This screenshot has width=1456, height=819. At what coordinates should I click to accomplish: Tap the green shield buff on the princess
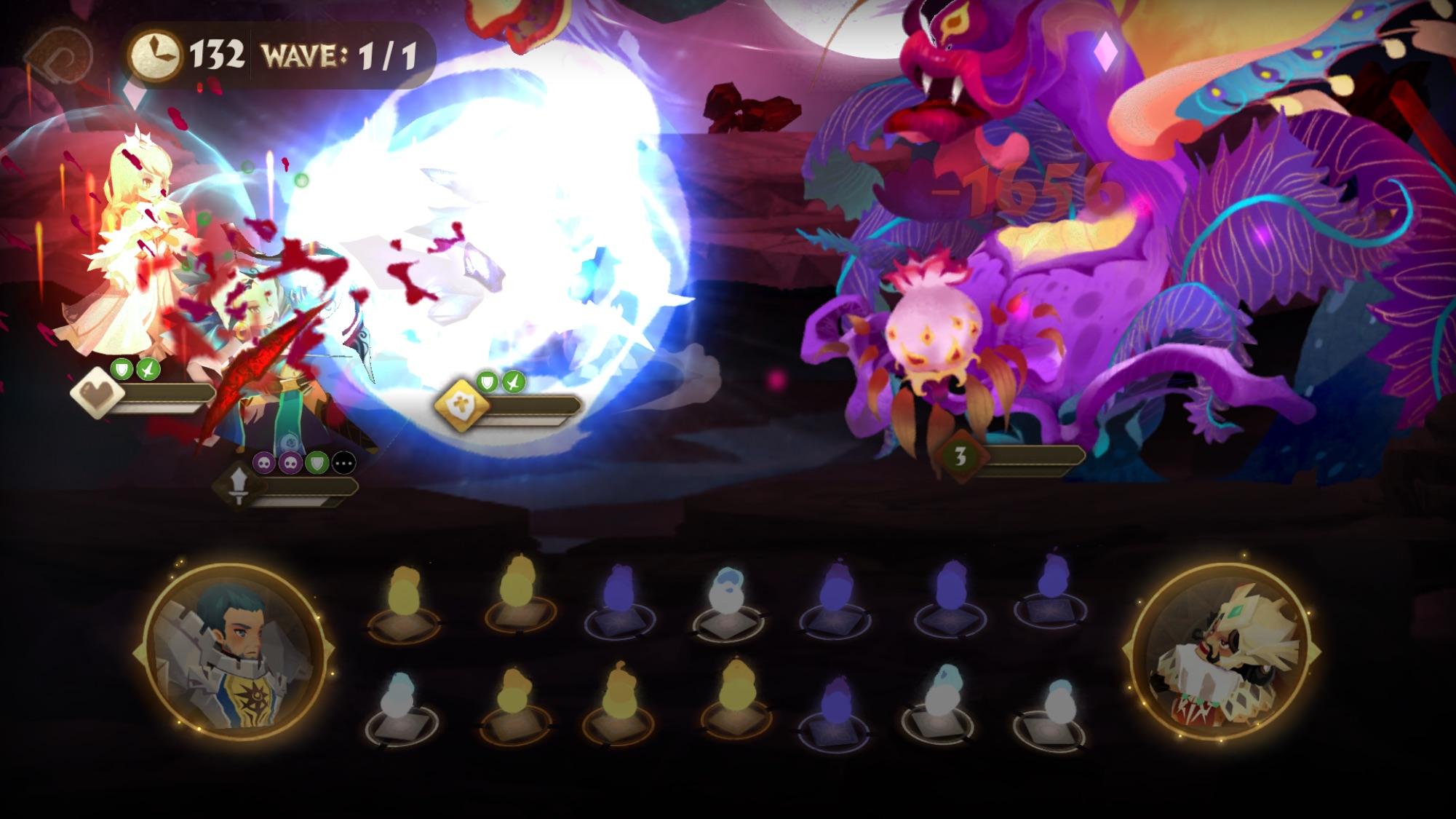point(121,368)
